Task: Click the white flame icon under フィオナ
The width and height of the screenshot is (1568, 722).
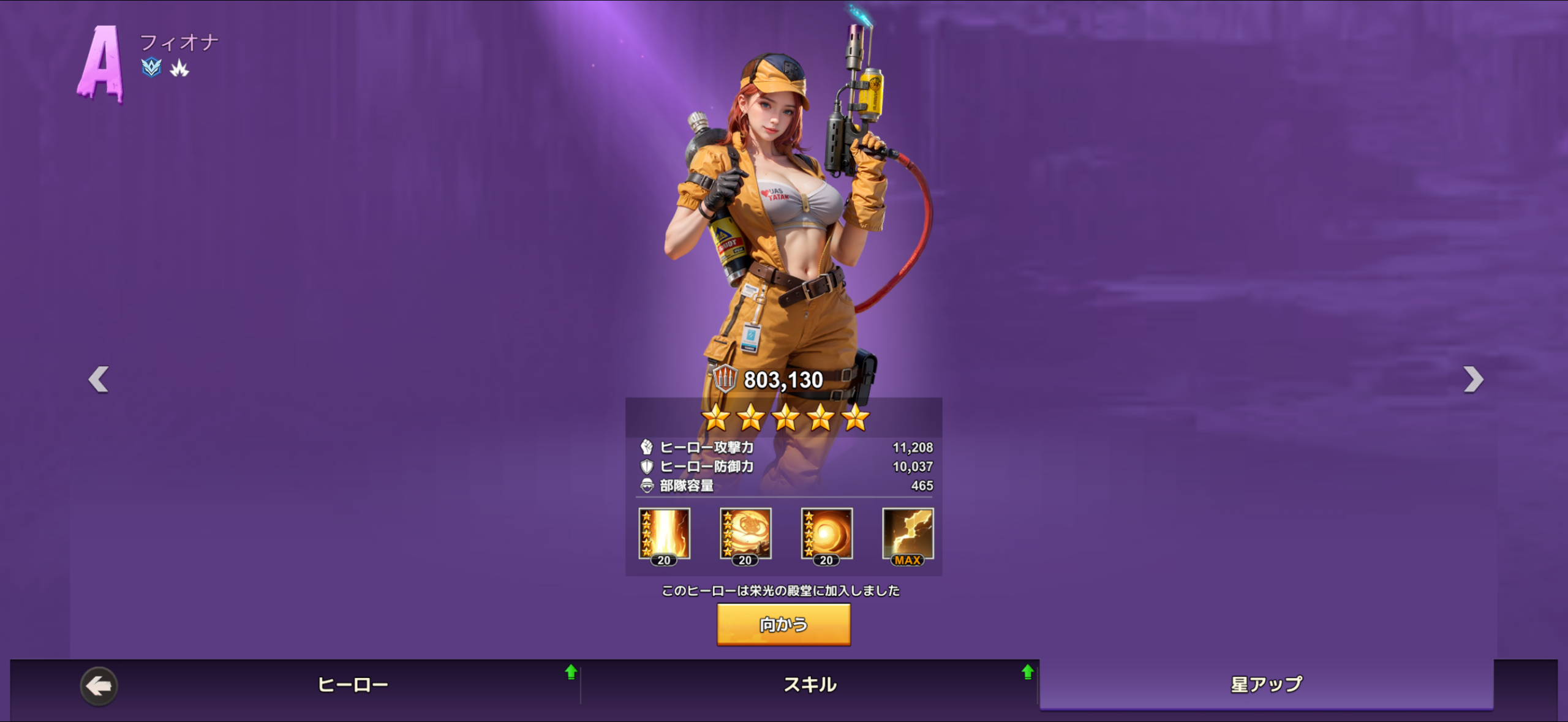Action: [179, 68]
